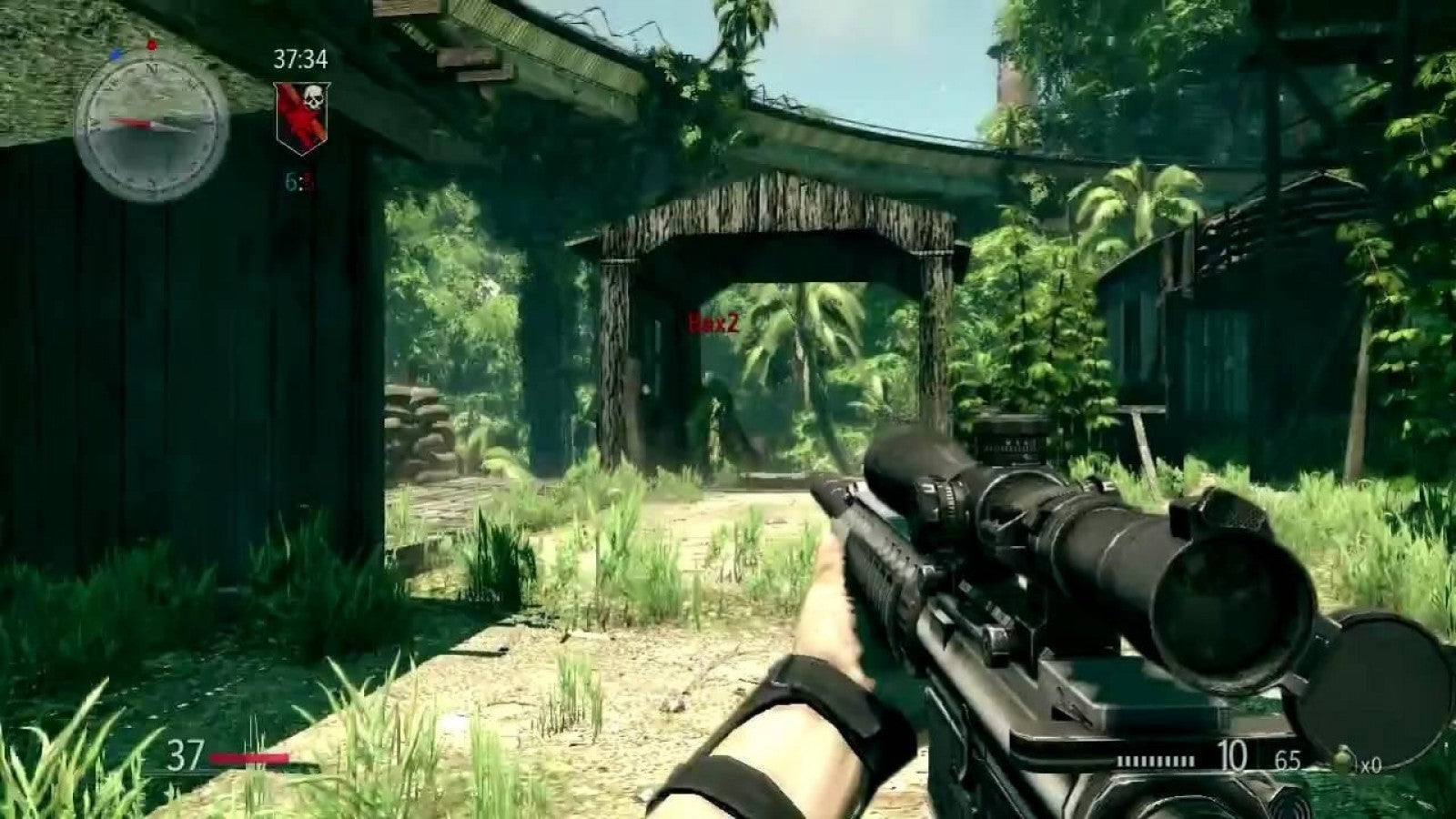
Task: Click the current magazine count of 10
Action: pyautogui.click(x=1233, y=755)
